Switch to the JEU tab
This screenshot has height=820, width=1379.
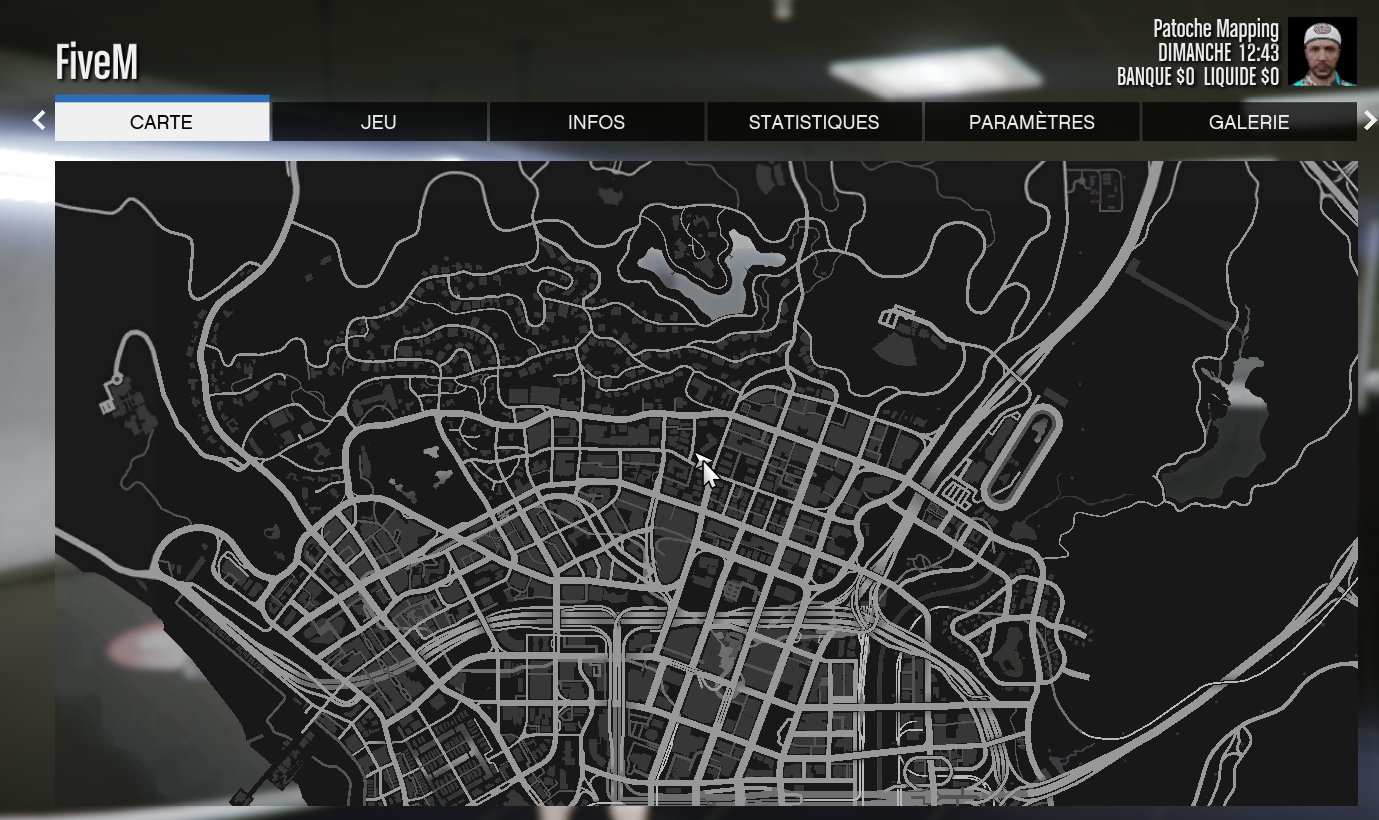pos(379,122)
